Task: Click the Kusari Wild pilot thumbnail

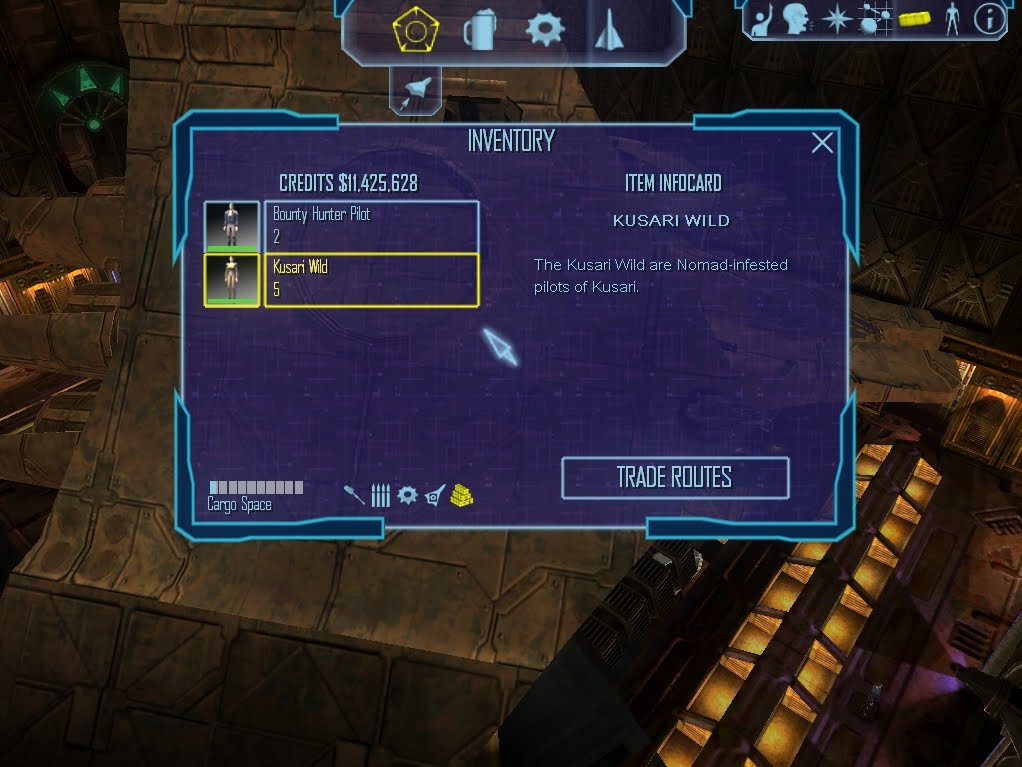Action: click(232, 280)
